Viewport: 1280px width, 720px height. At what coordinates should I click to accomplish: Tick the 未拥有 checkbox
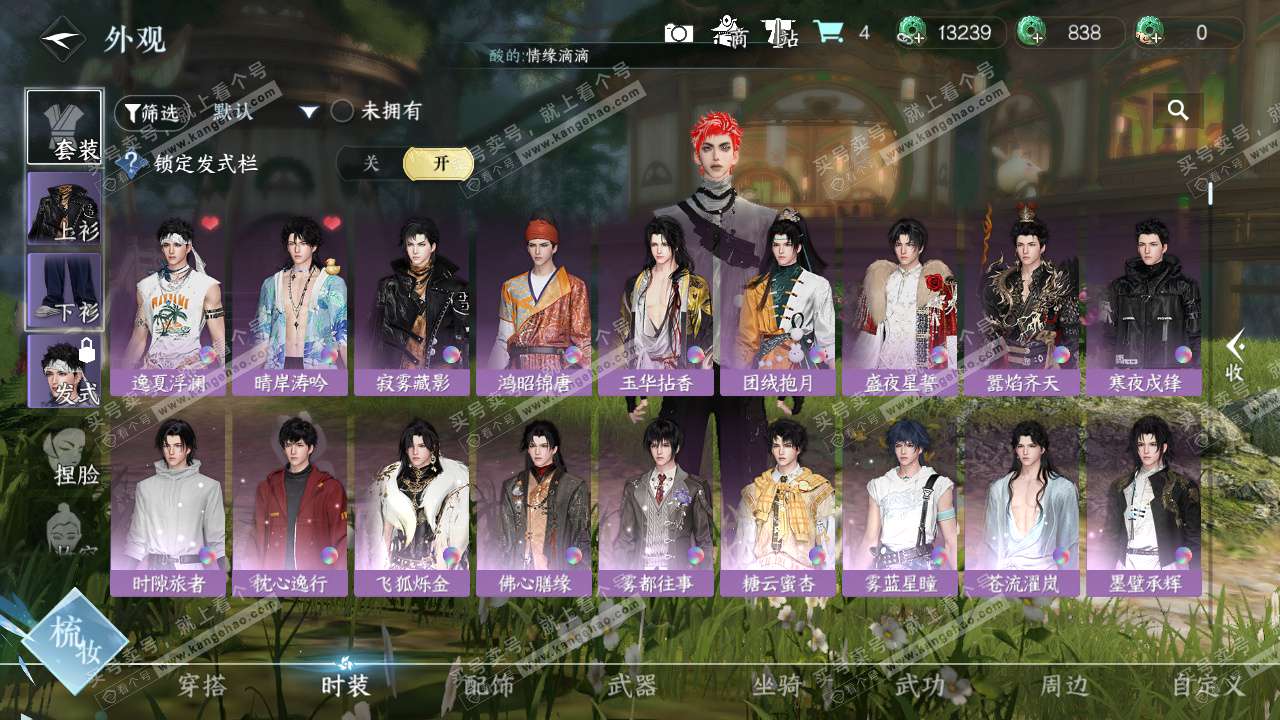342,111
